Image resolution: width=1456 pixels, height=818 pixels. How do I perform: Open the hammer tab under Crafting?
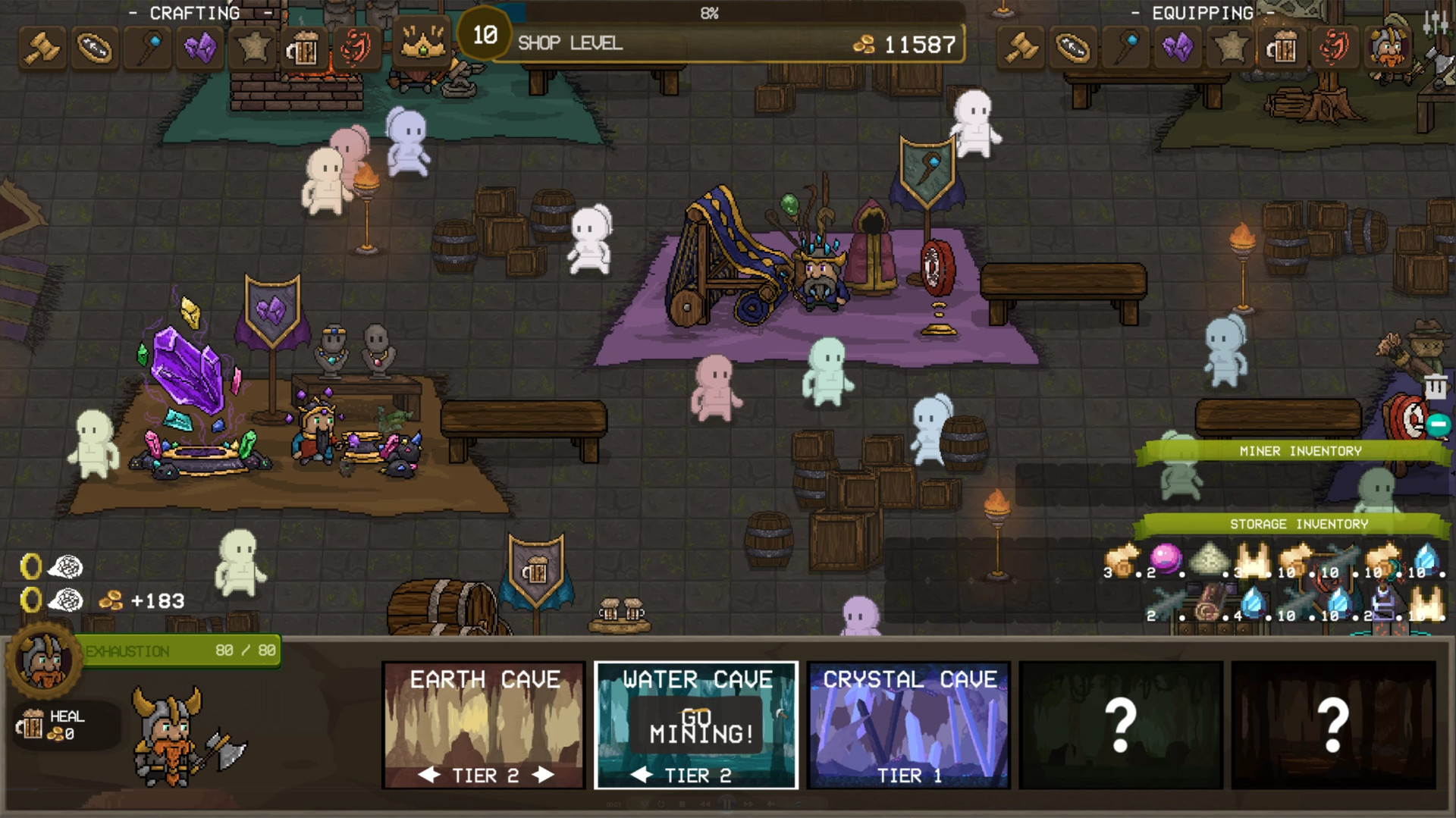click(x=42, y=49)
